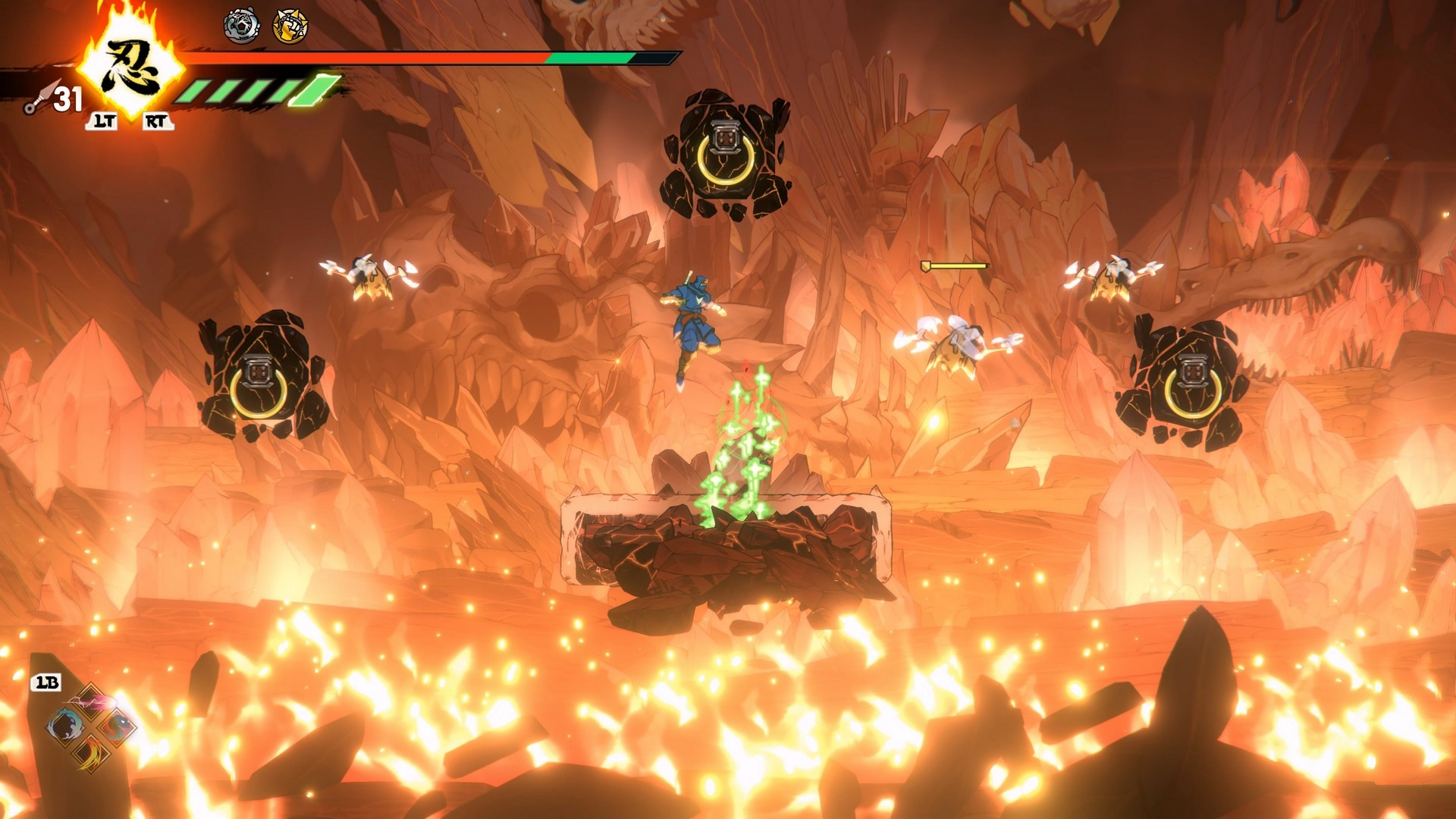Select the gold spiked fist amulet icon

(290, 27)
